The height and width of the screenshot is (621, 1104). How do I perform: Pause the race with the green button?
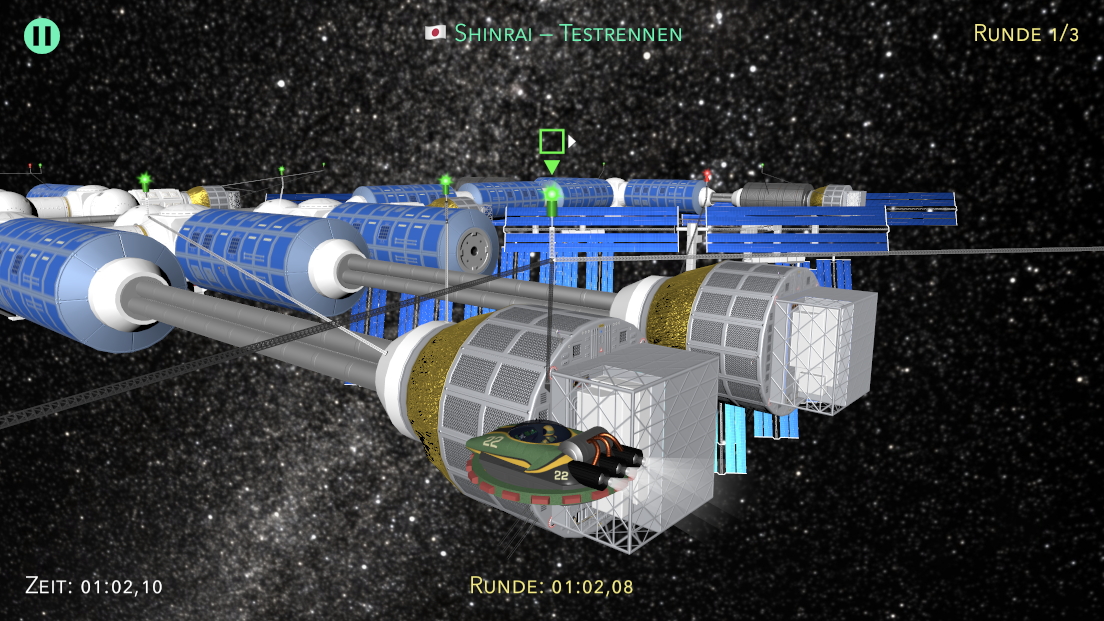42,36
